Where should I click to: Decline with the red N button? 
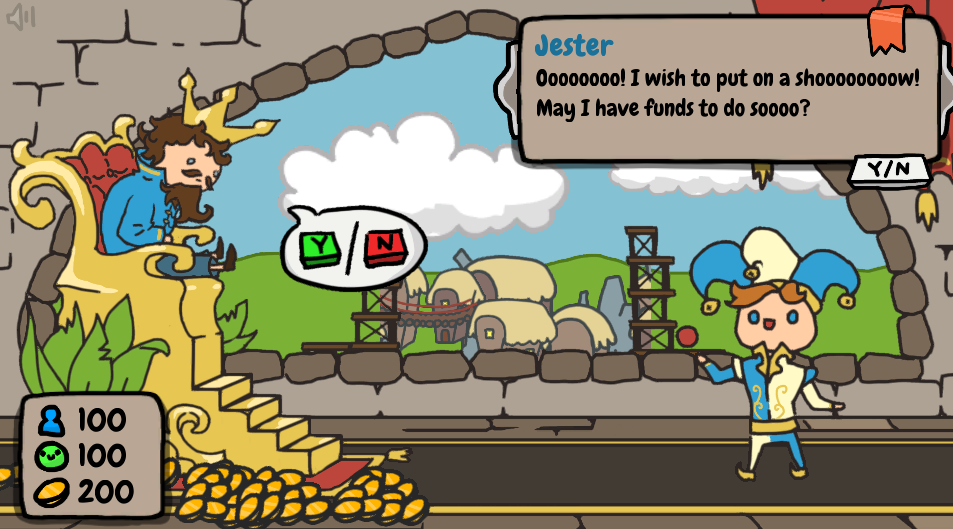click(383, 245)
